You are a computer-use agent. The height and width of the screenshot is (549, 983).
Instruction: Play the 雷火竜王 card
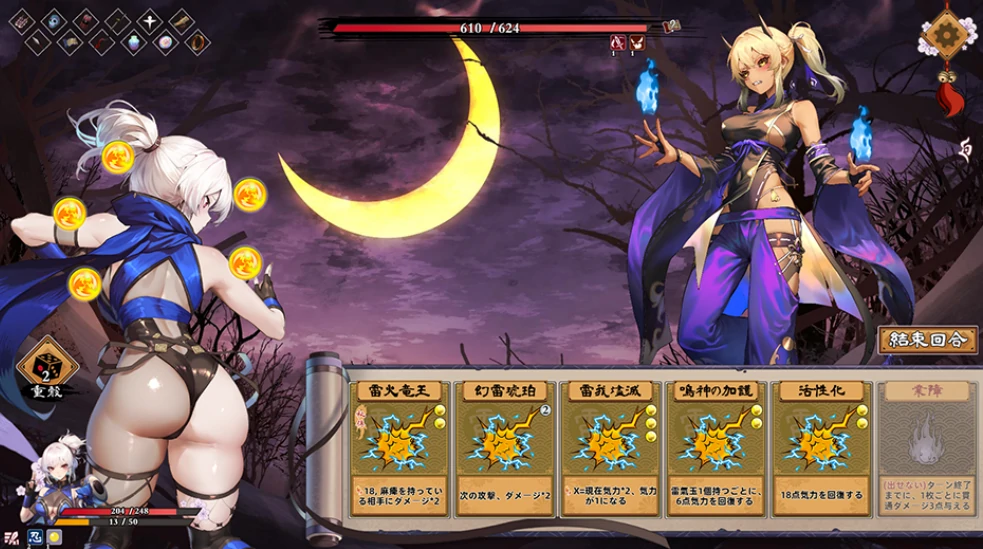pyautogui.click(x=397, y=445)
